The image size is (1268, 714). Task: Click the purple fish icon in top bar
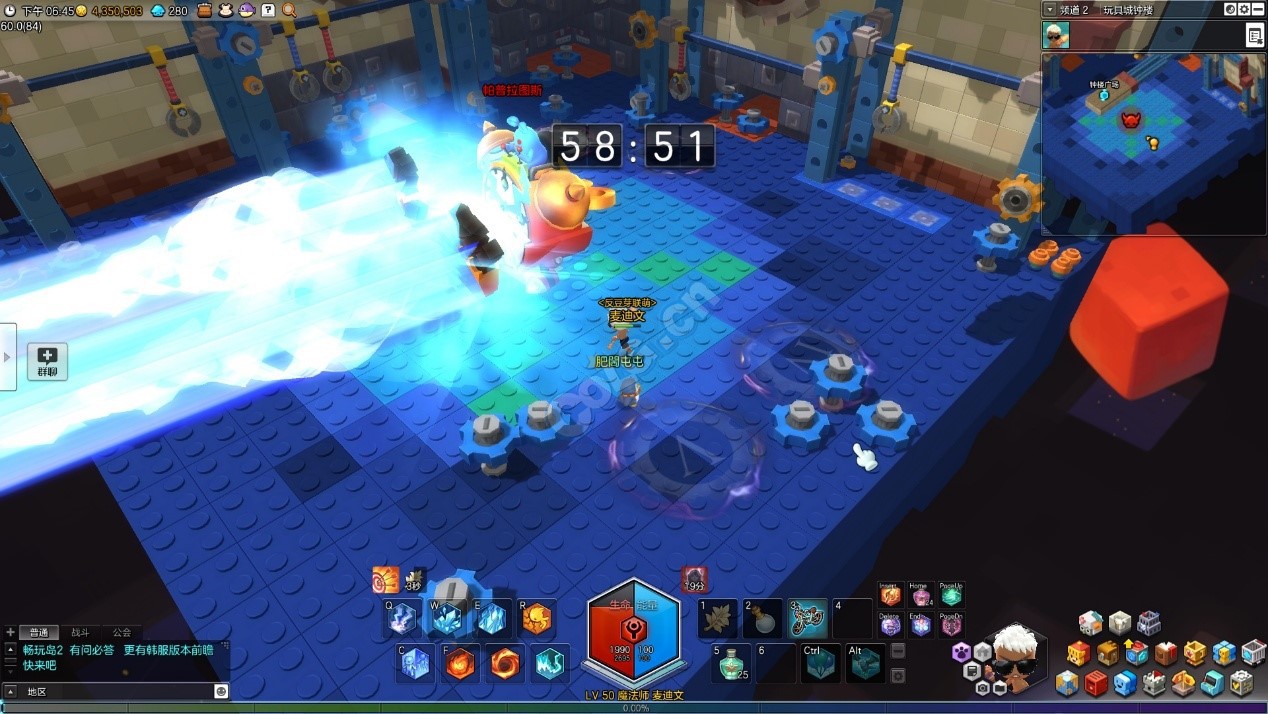click(x=246, y=10)
